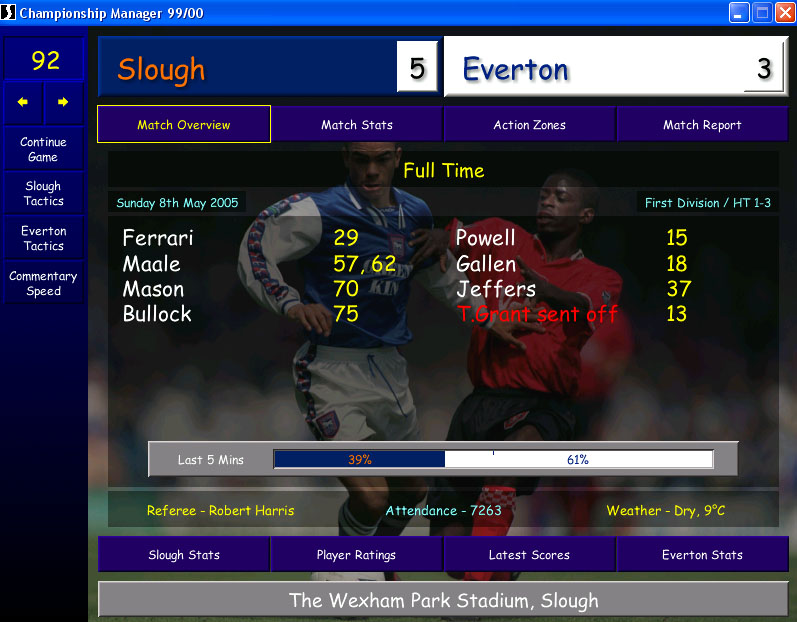This screenshot has width=797, height=622.
Task: Click the Slough team name header
Action: [x=250, y=69]
